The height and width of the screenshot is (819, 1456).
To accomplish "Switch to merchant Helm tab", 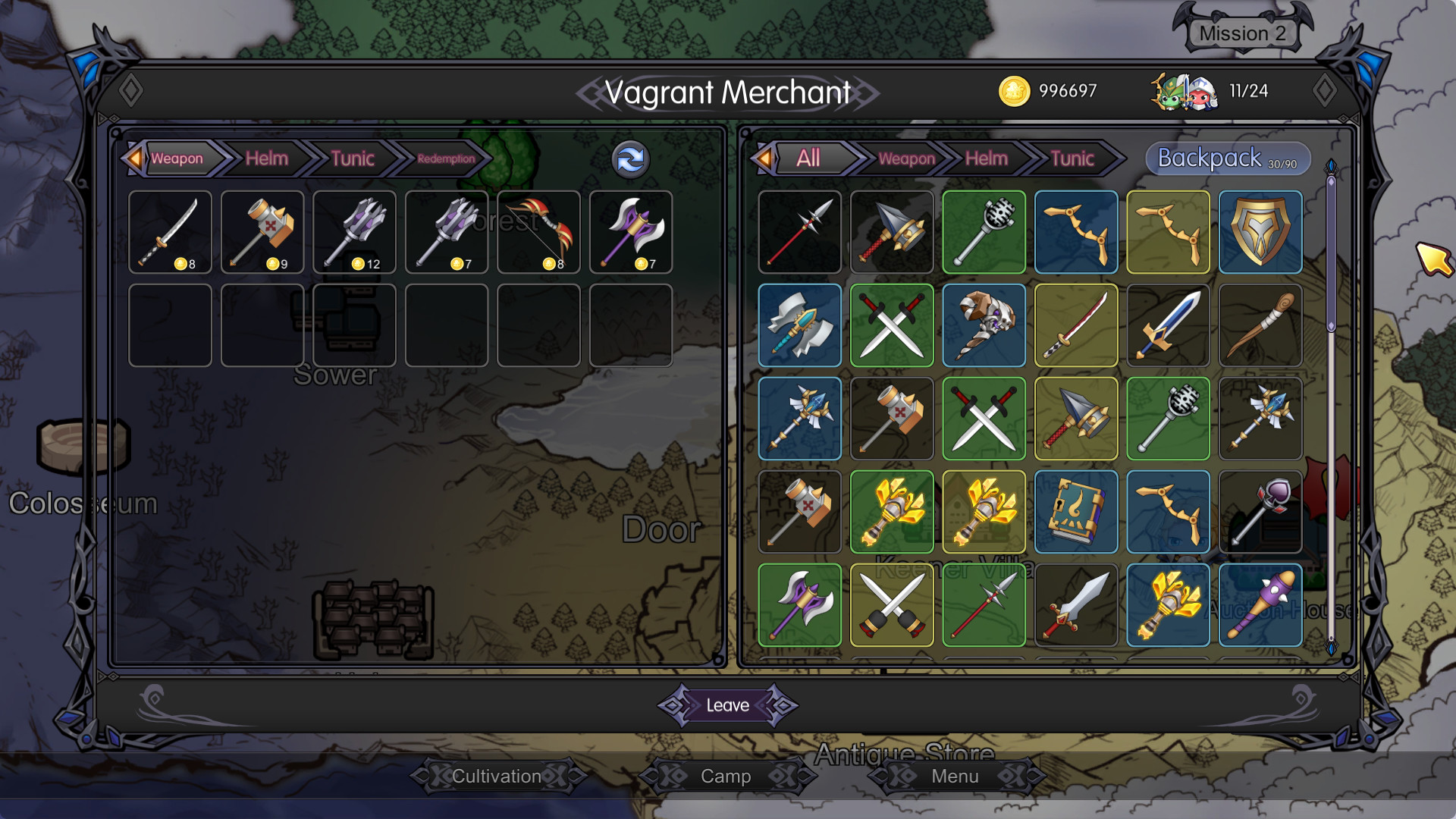I will [x=266, y=158].
